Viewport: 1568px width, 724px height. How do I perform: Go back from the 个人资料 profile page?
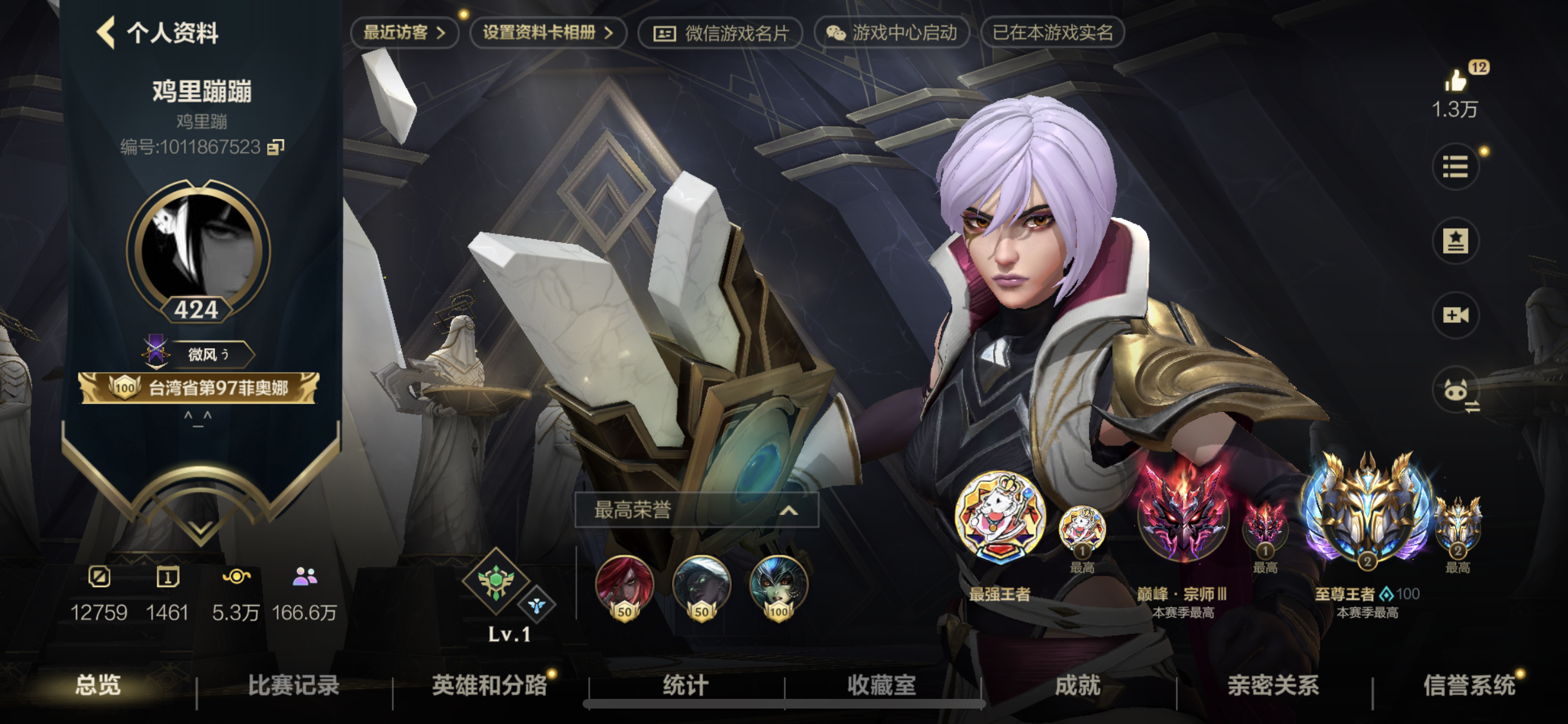[x=106, y=32]
